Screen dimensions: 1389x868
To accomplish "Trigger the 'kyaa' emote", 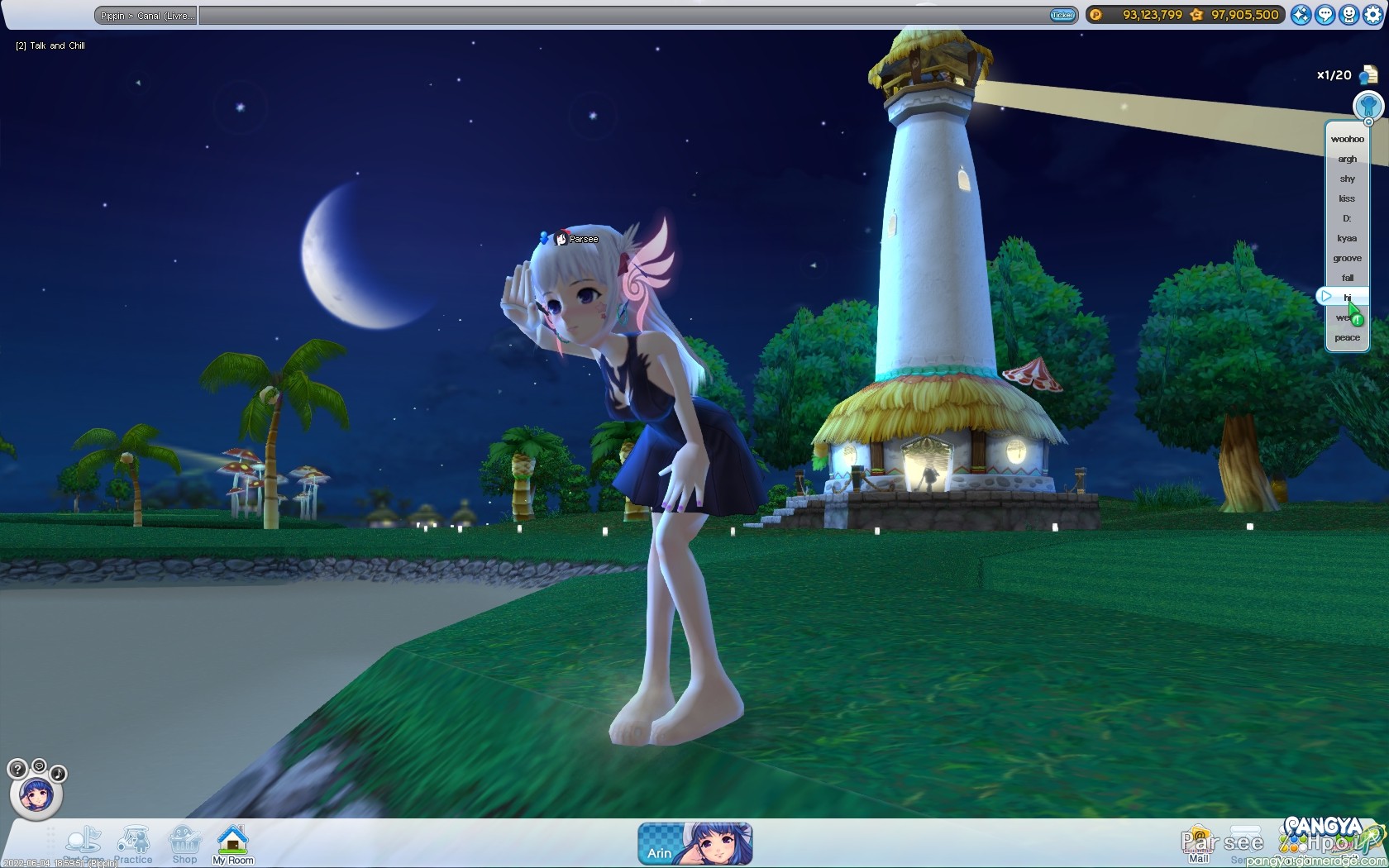I will click(x=1347, y=238).
